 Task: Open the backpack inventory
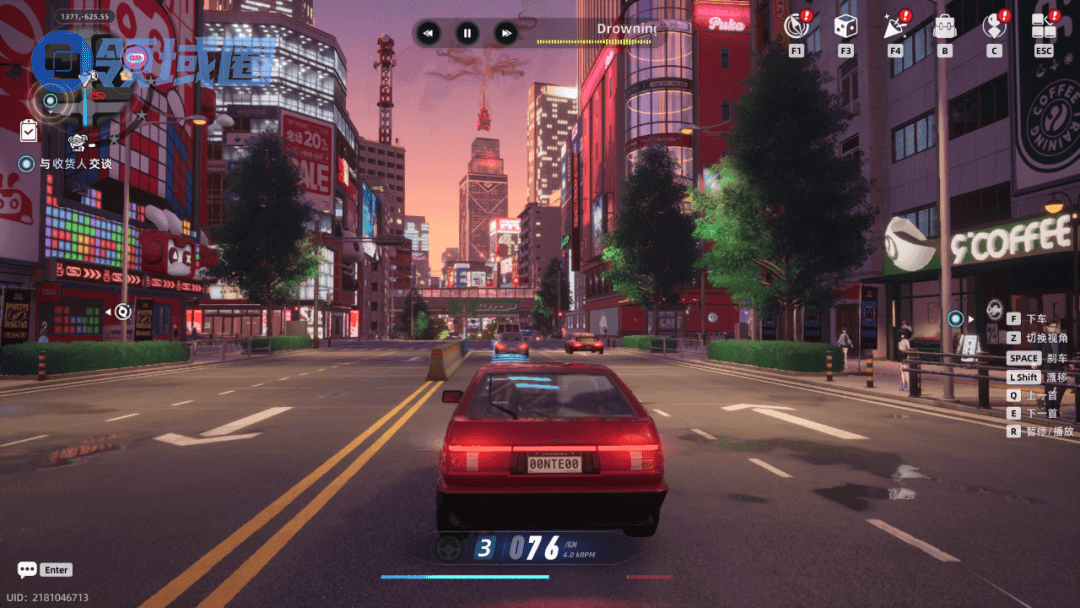pyautogui.click(x=944, y=26)
